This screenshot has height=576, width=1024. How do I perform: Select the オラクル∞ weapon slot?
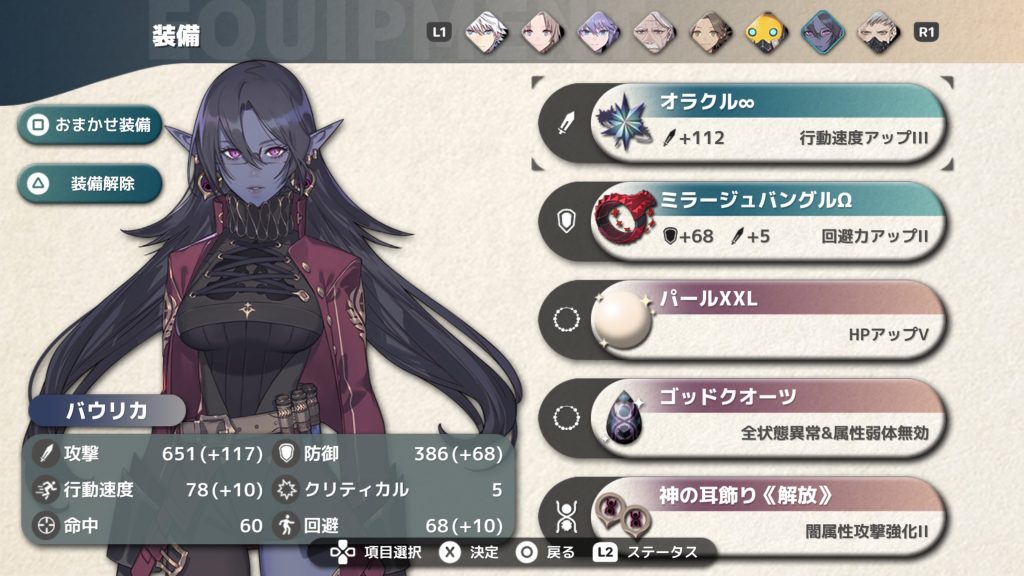[x=768, y=123]
